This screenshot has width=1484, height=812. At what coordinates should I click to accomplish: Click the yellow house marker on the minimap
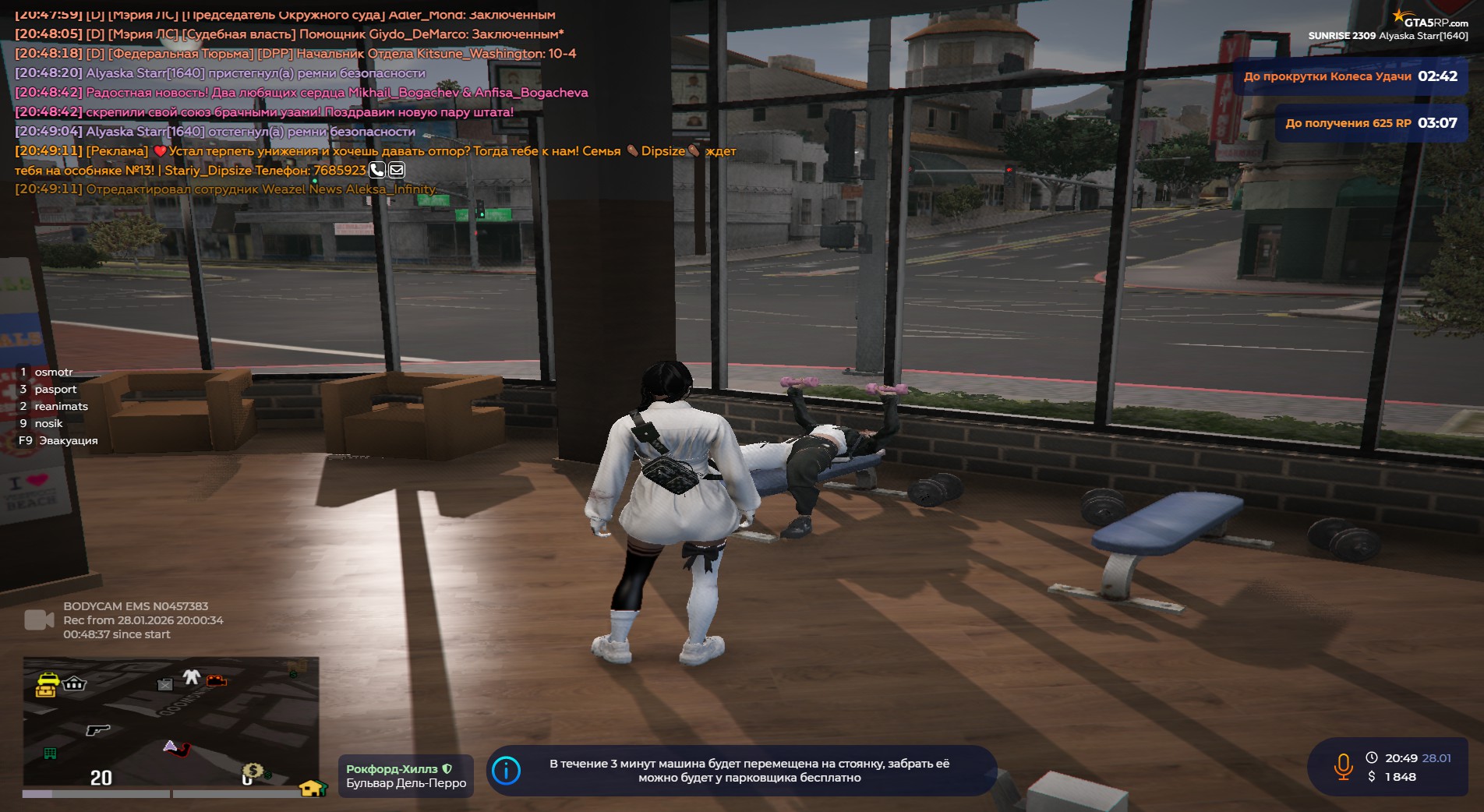point(312,788)
